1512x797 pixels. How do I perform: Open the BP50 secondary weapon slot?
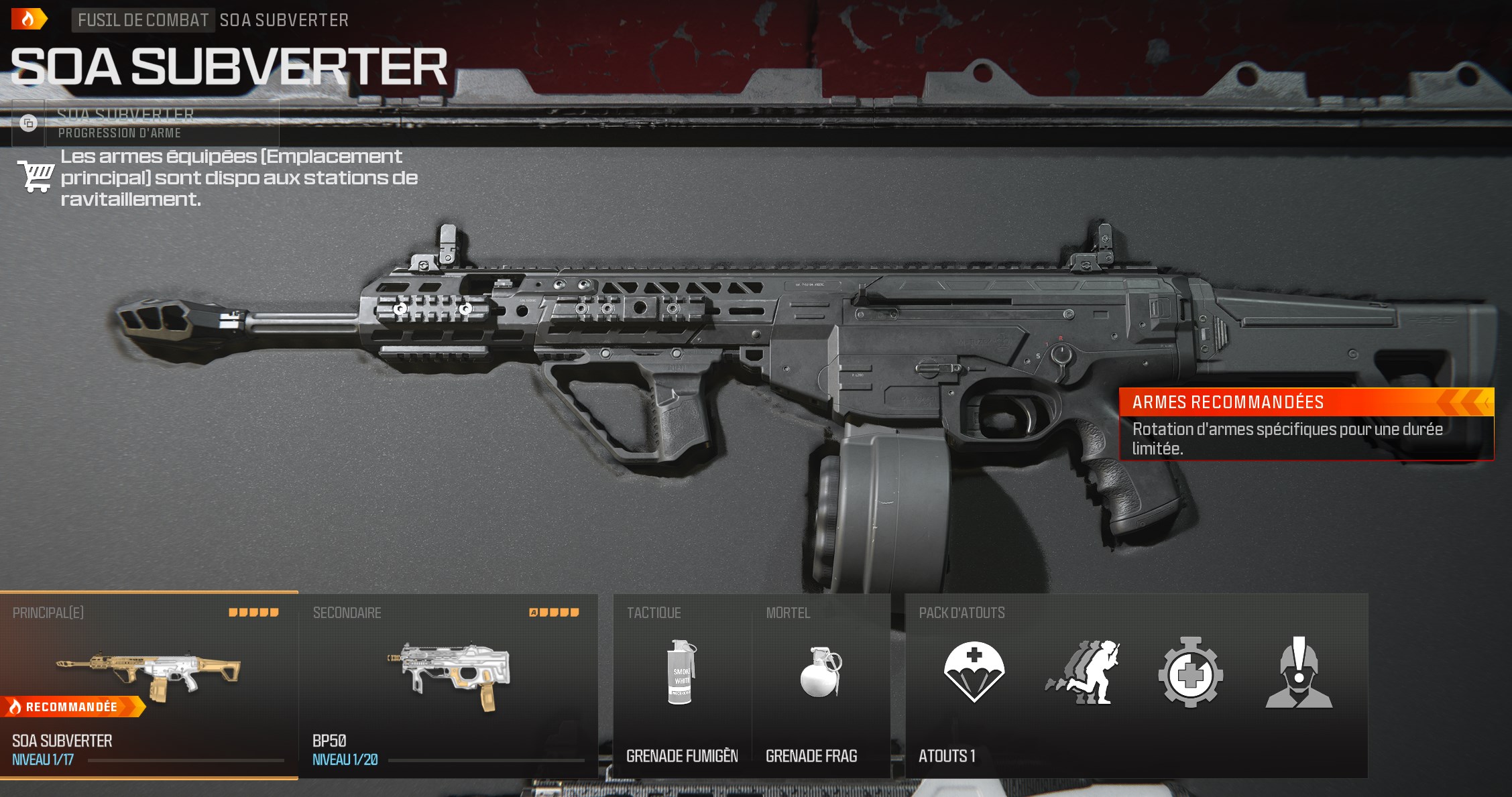point(448,685)
